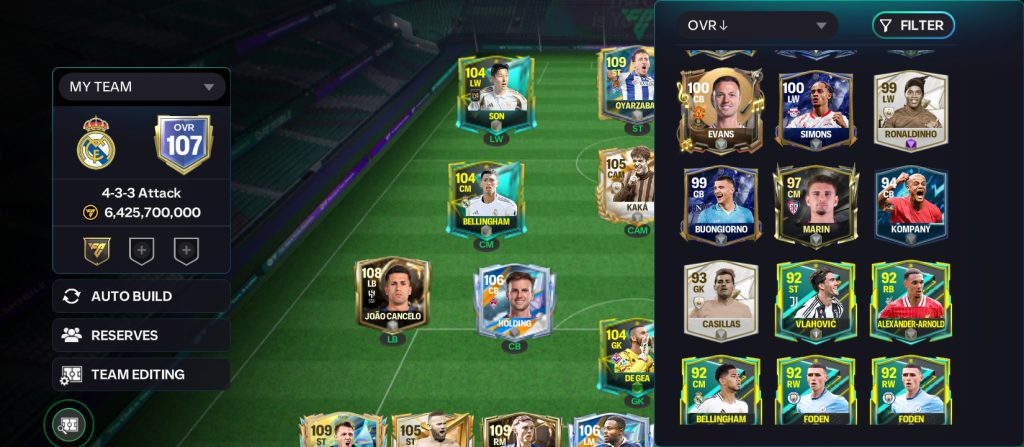Viewport: 1024px width, 447px height.
Task: Select Holding at centre back
Action: coord(514,300)
